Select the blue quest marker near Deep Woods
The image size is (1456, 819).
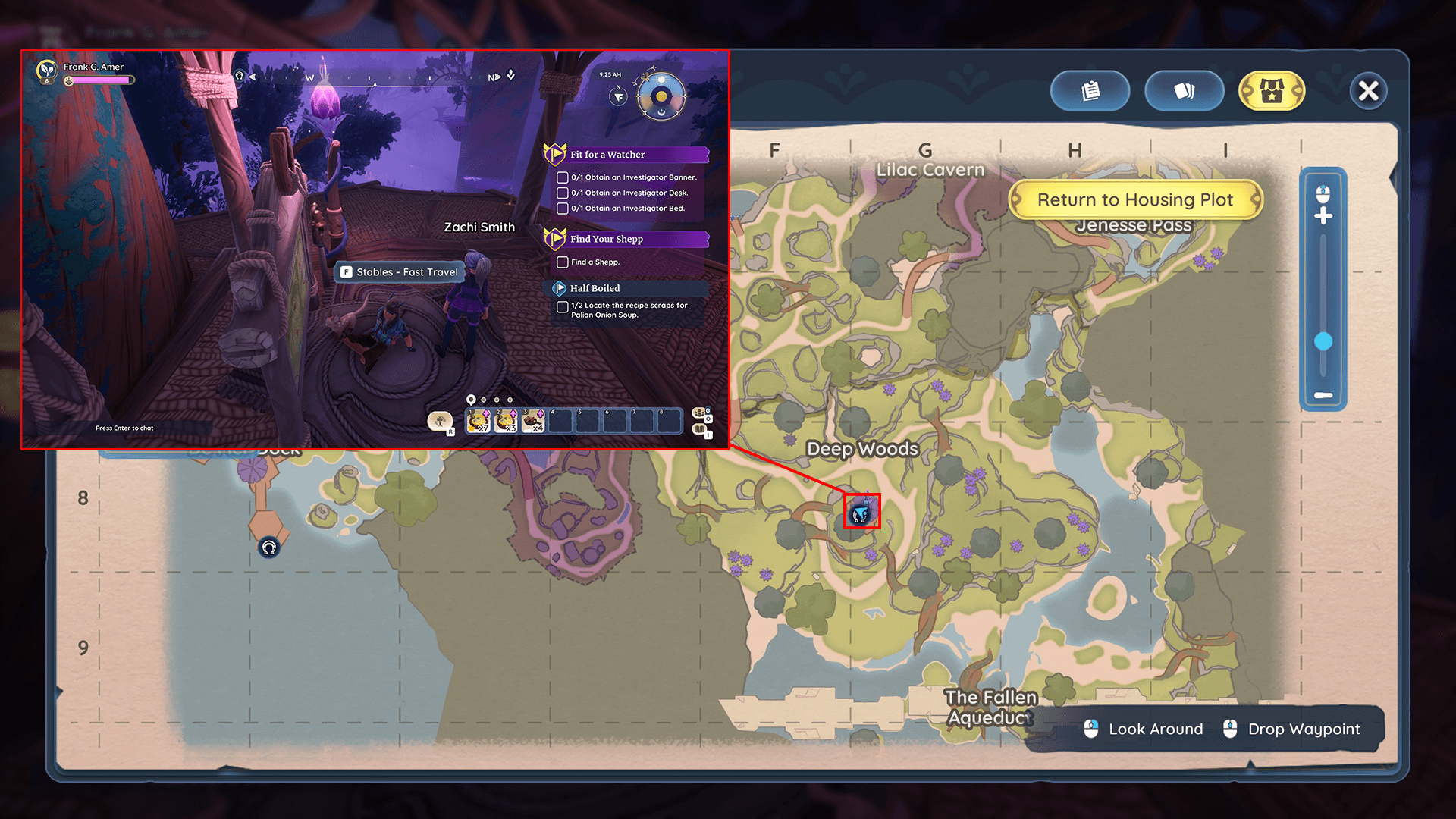861,514
